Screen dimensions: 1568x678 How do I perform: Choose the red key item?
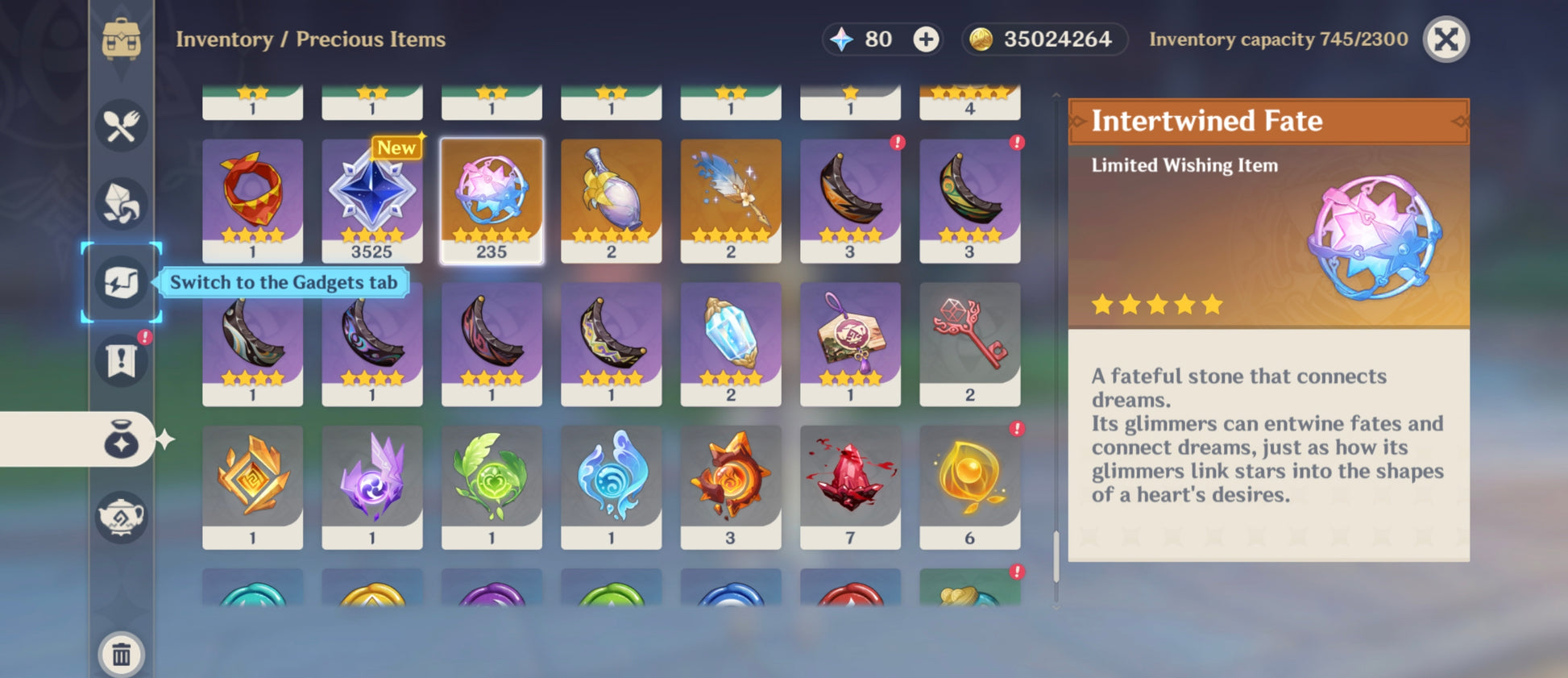tap(969, 343)
